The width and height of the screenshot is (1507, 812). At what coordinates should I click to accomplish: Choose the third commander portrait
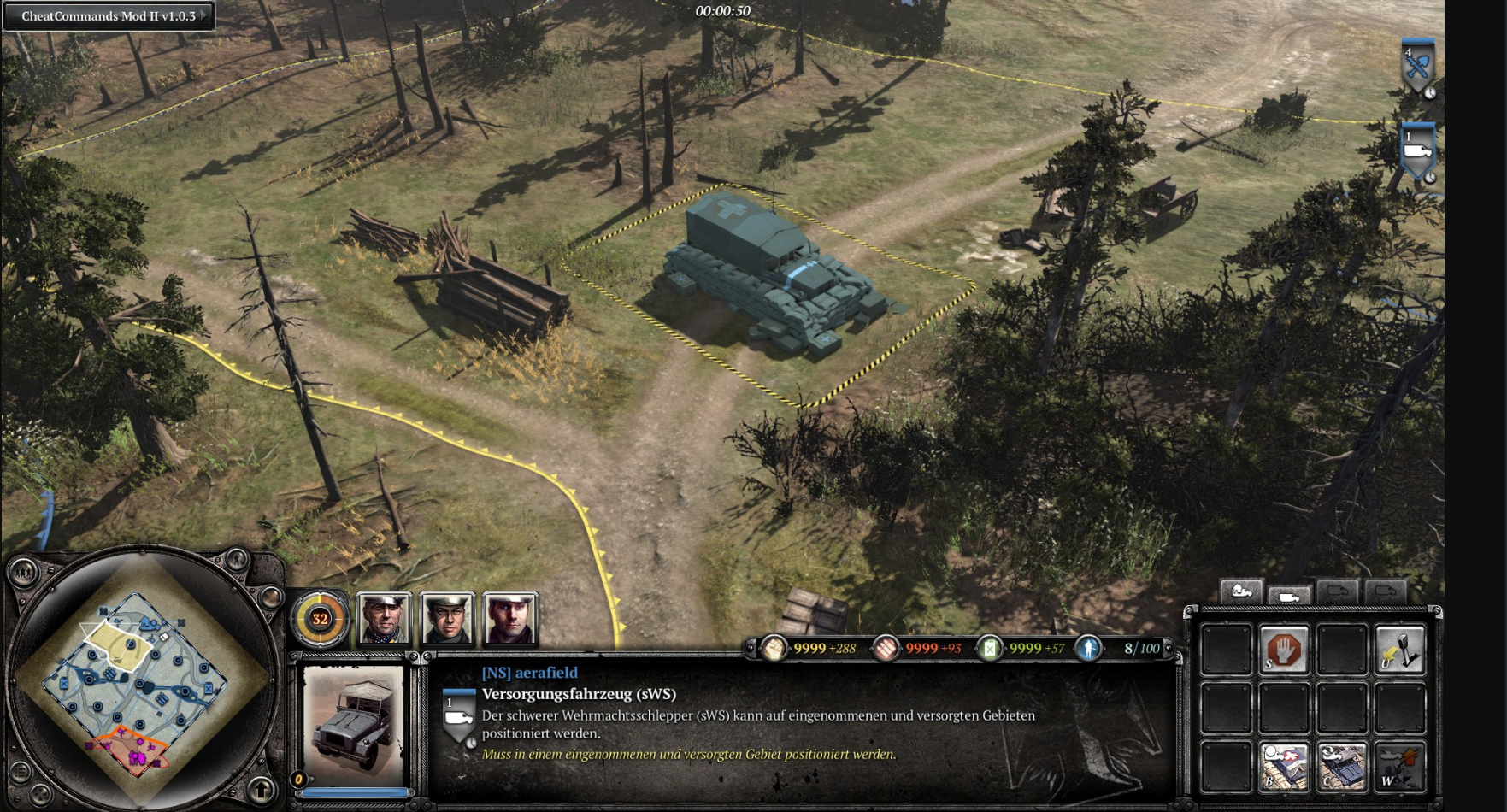click(510, 618)
